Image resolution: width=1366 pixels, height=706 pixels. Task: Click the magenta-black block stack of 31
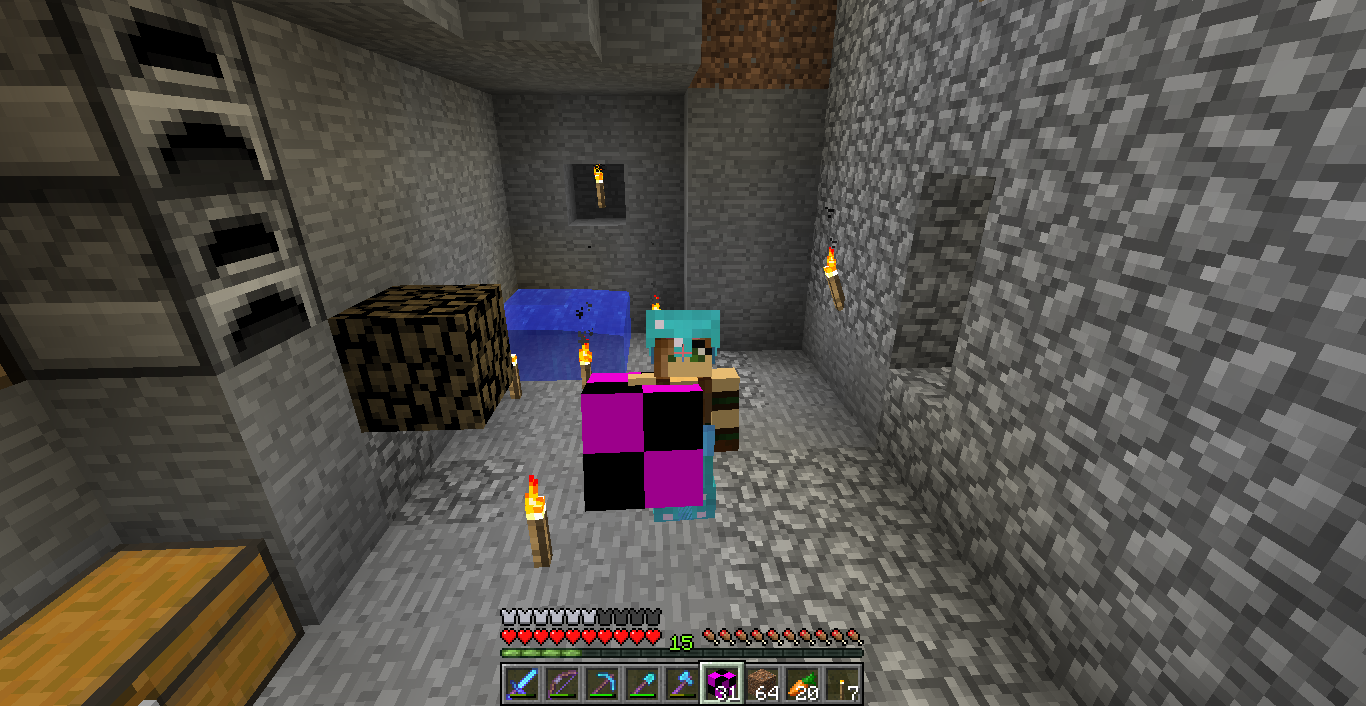[721, 684]
